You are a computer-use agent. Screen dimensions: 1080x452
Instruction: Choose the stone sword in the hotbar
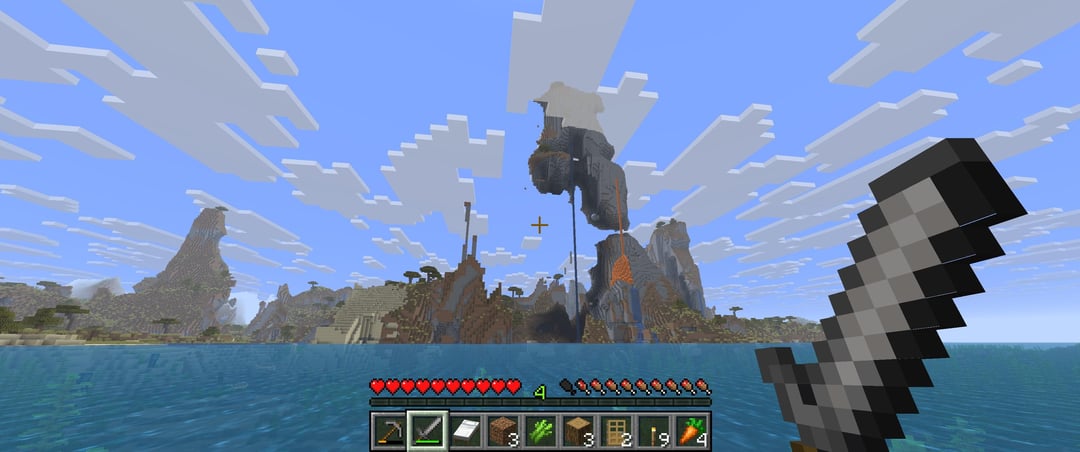click(426, 431)
